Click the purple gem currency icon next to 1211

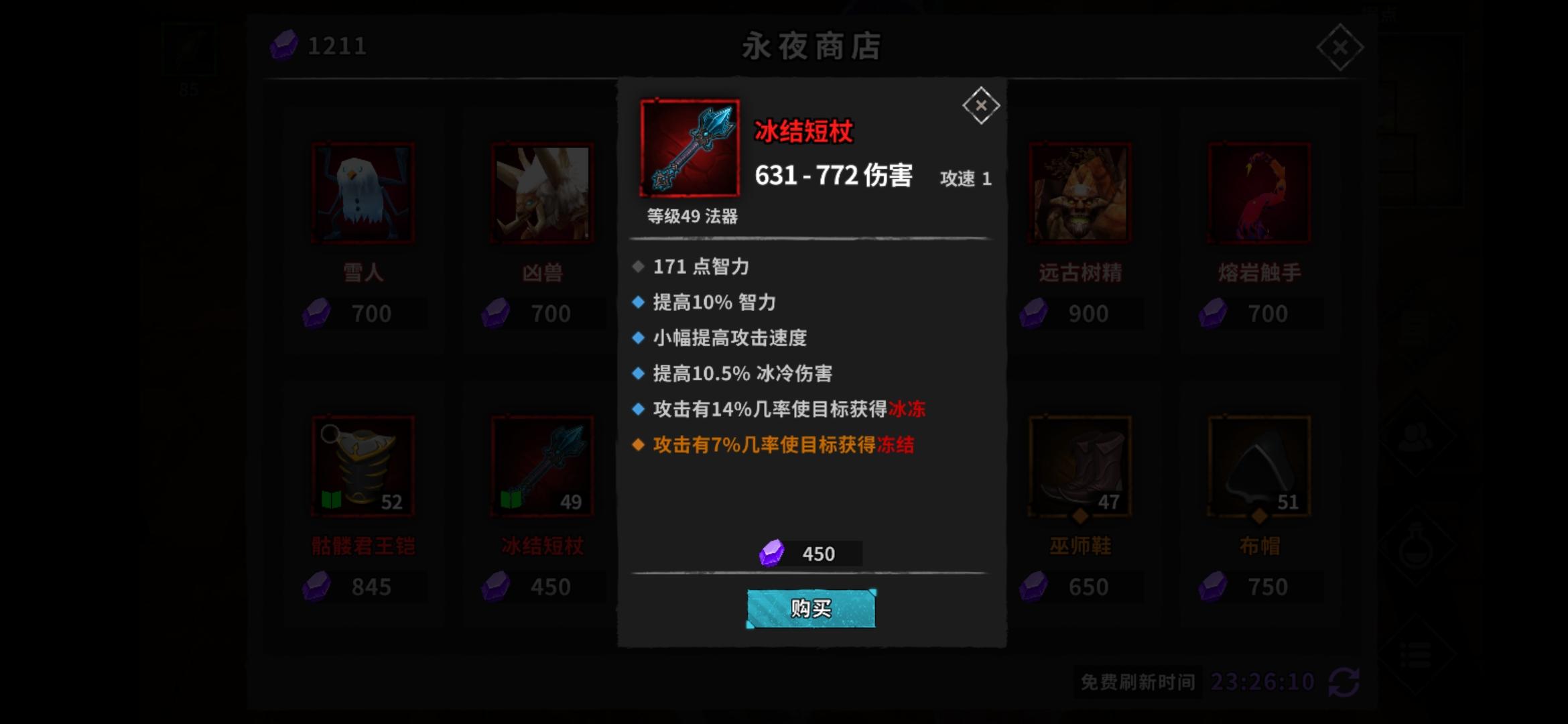285,46
